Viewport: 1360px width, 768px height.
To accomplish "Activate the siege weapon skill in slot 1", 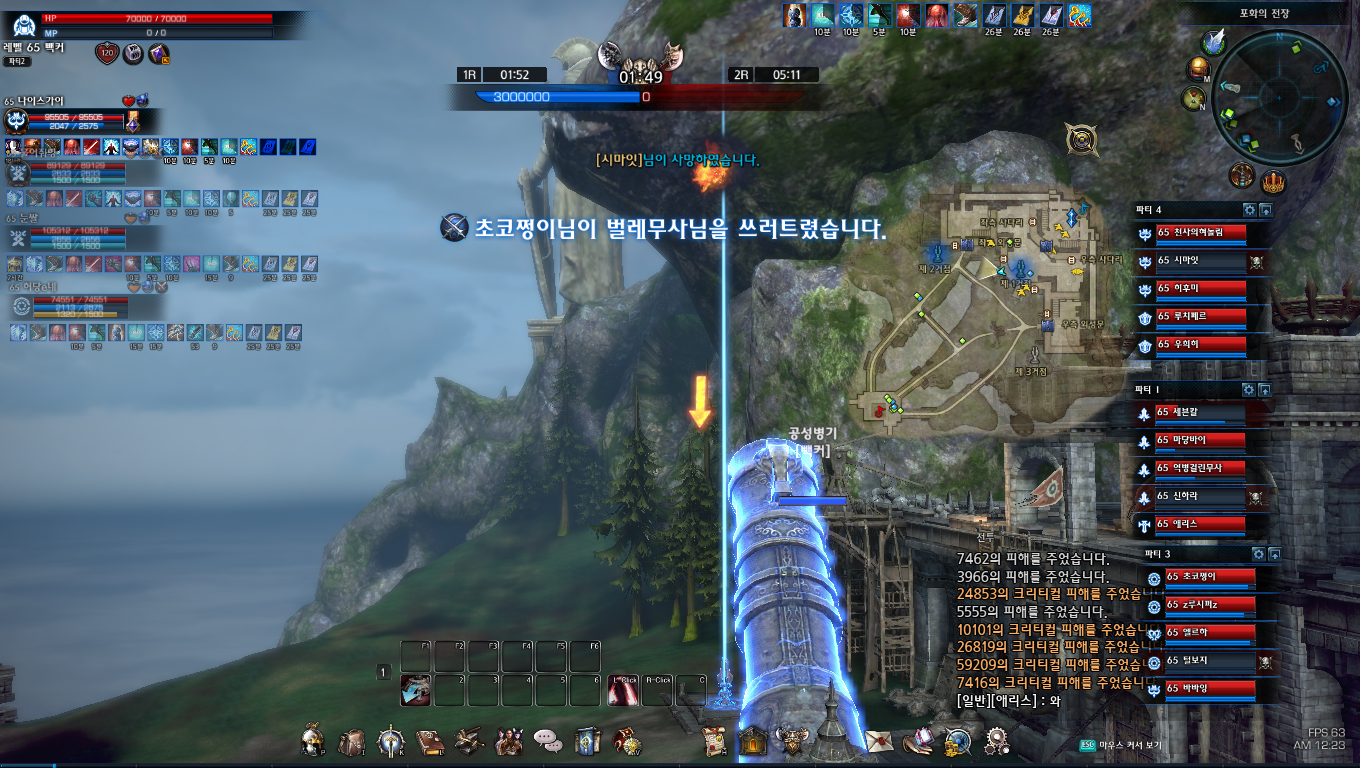I will pyautogui.click(x=416, y=690).
